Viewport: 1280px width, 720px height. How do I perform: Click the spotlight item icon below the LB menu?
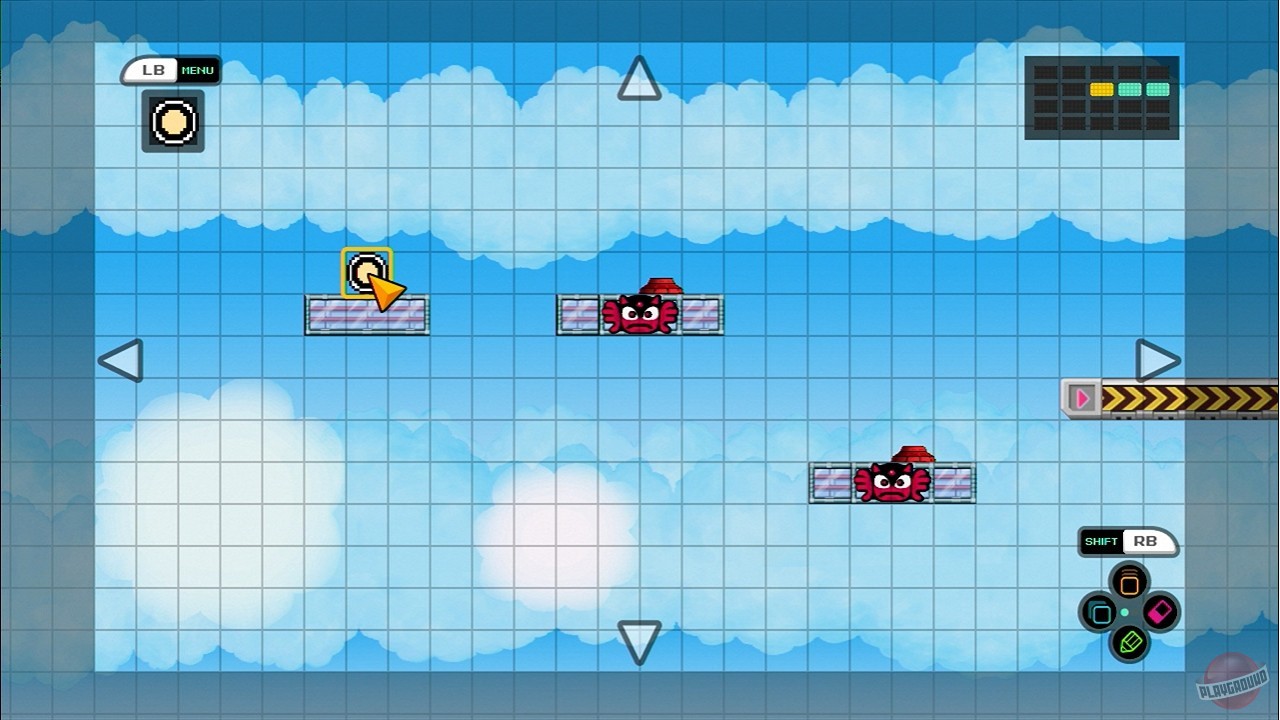172,122
